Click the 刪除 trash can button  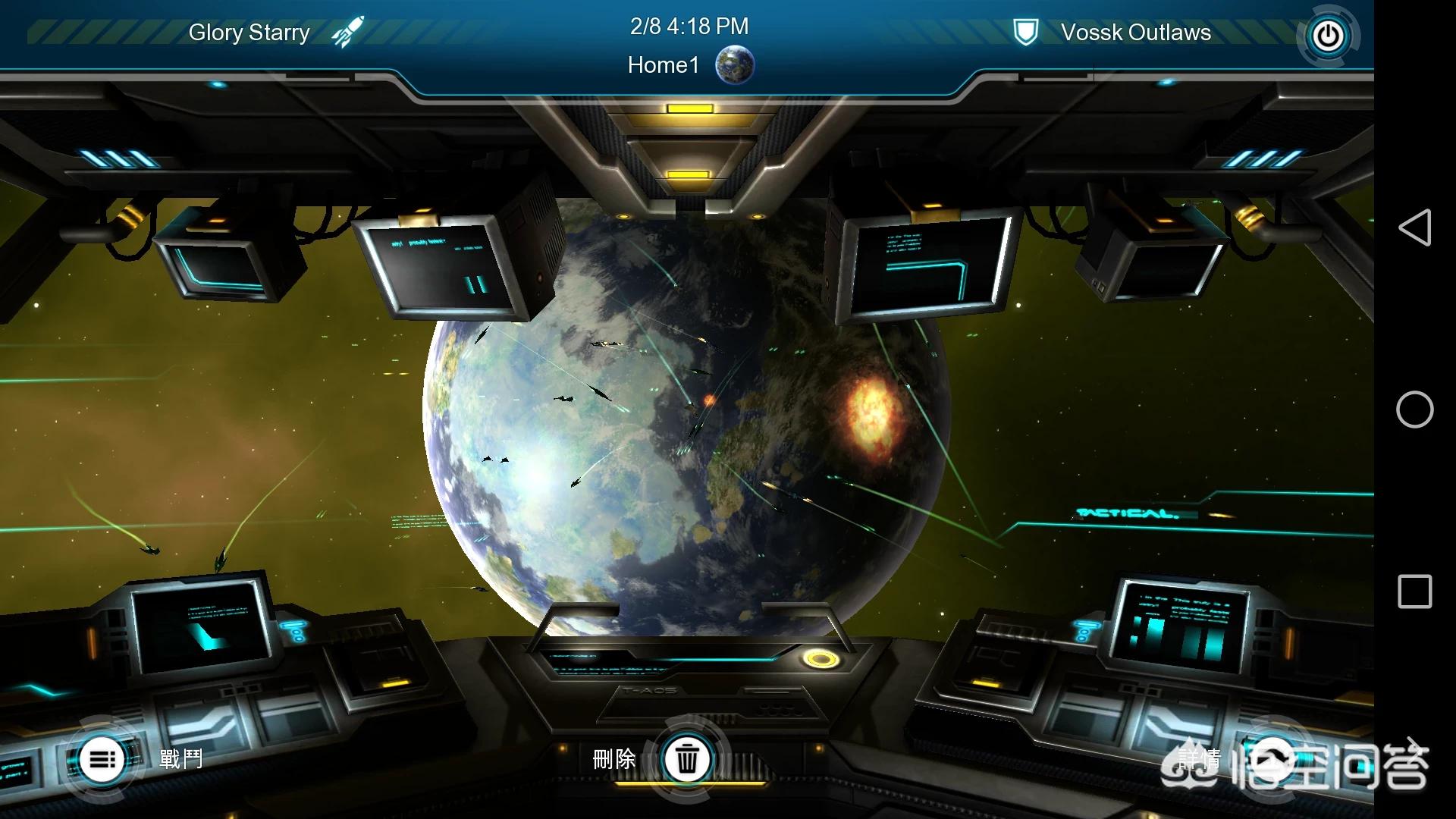pyautogui.click(x=687, y=758)
